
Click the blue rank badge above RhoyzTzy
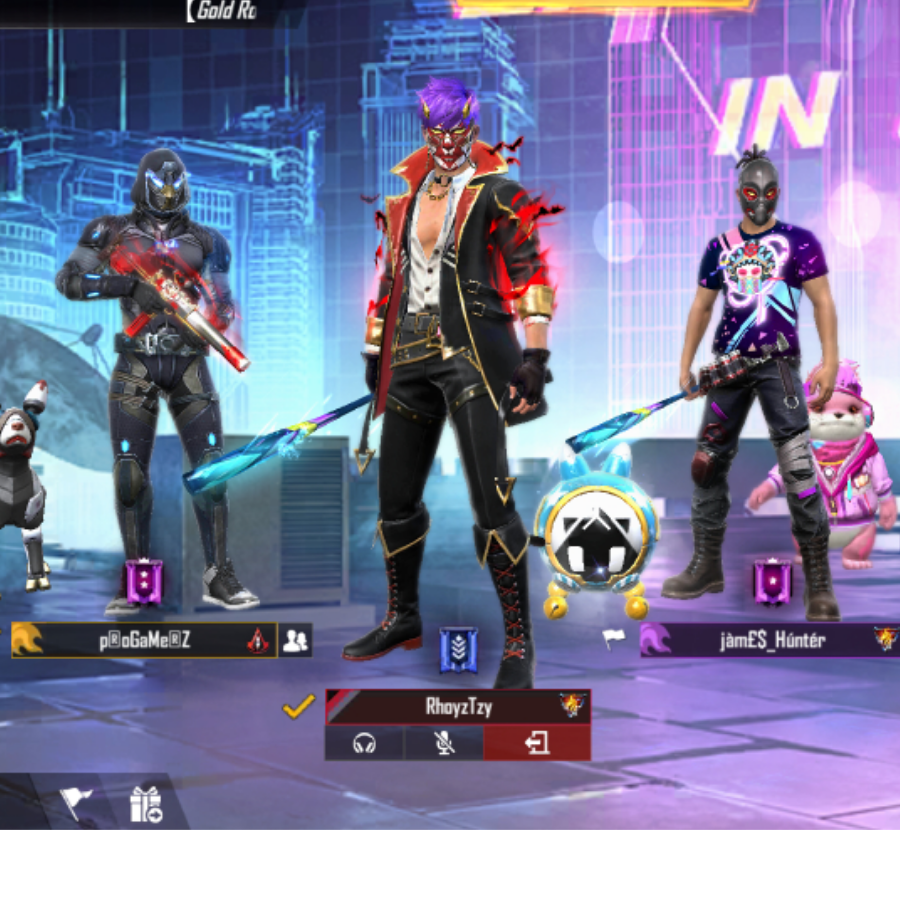point(458,650)
